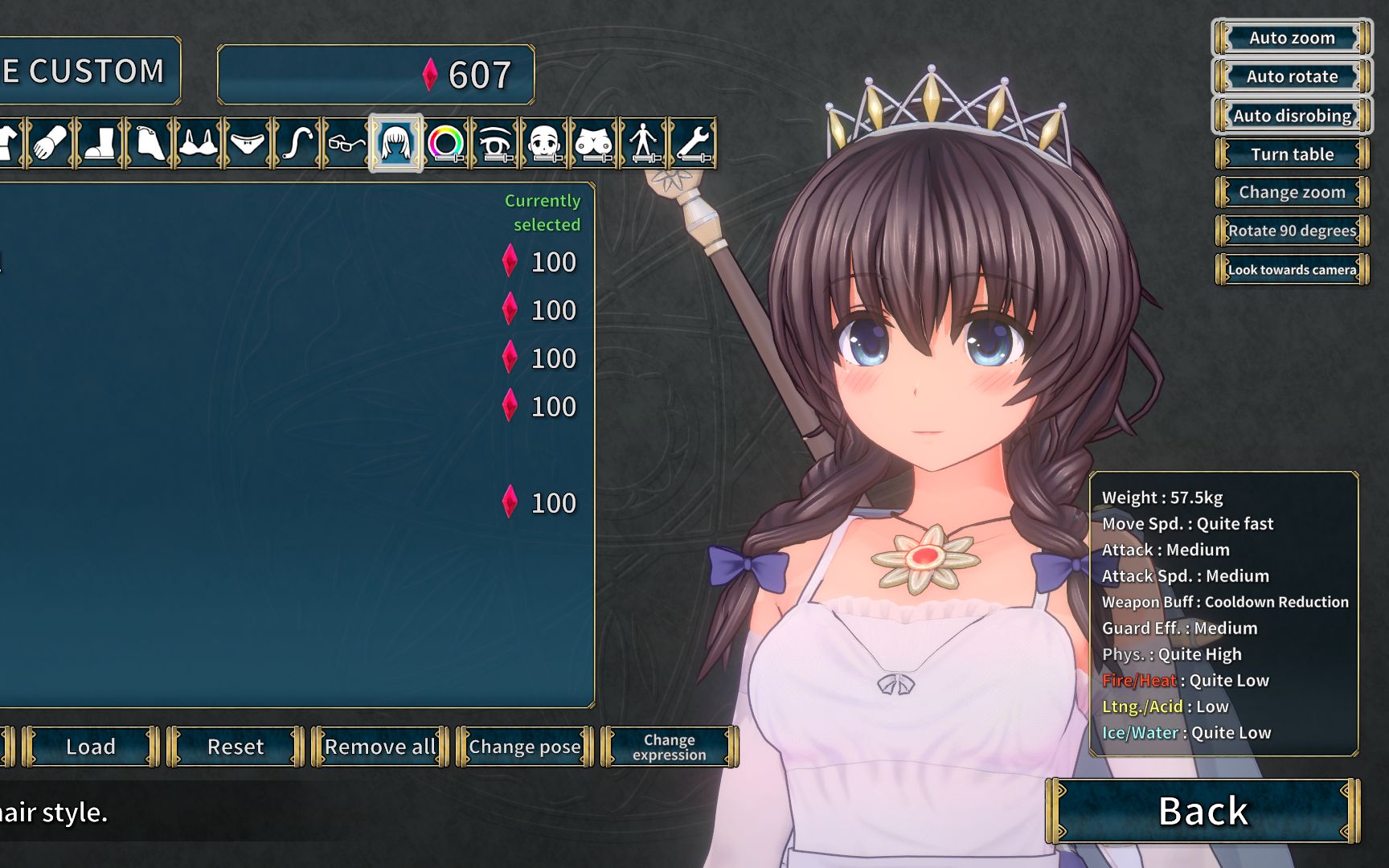
Task: Select the wrench settings tab
Action: 694,143
